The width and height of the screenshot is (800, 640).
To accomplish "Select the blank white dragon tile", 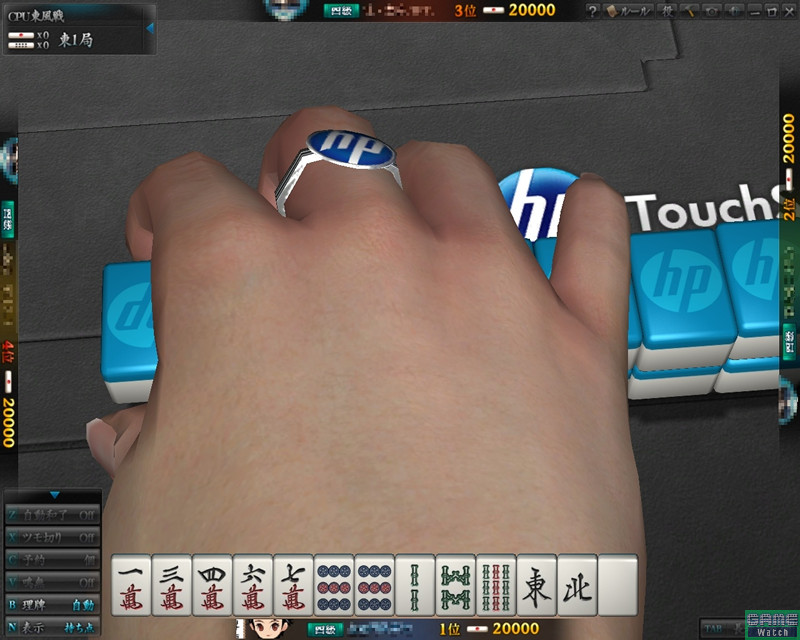I will coord(618,585).
